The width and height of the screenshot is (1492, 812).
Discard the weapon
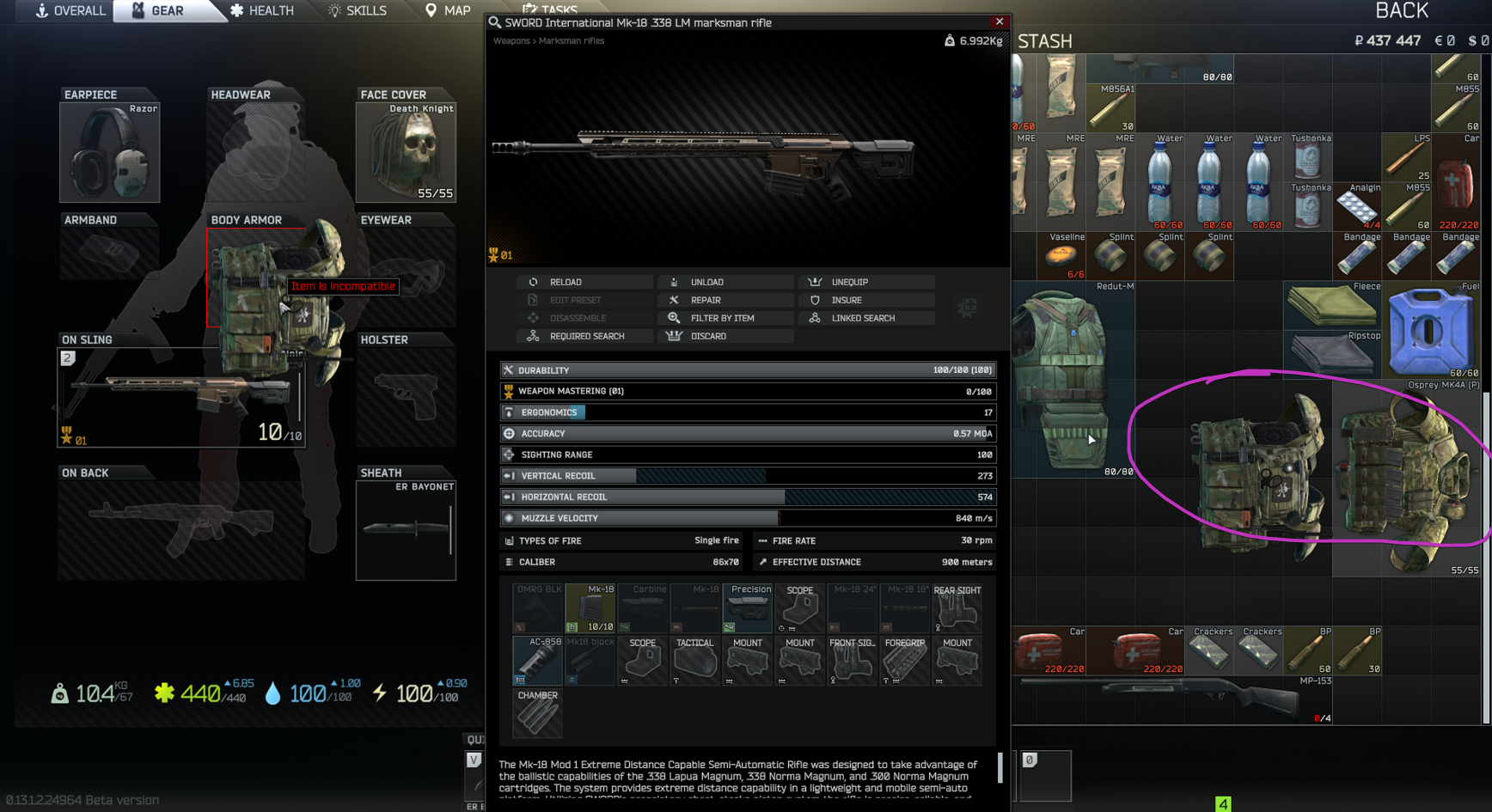708,336
